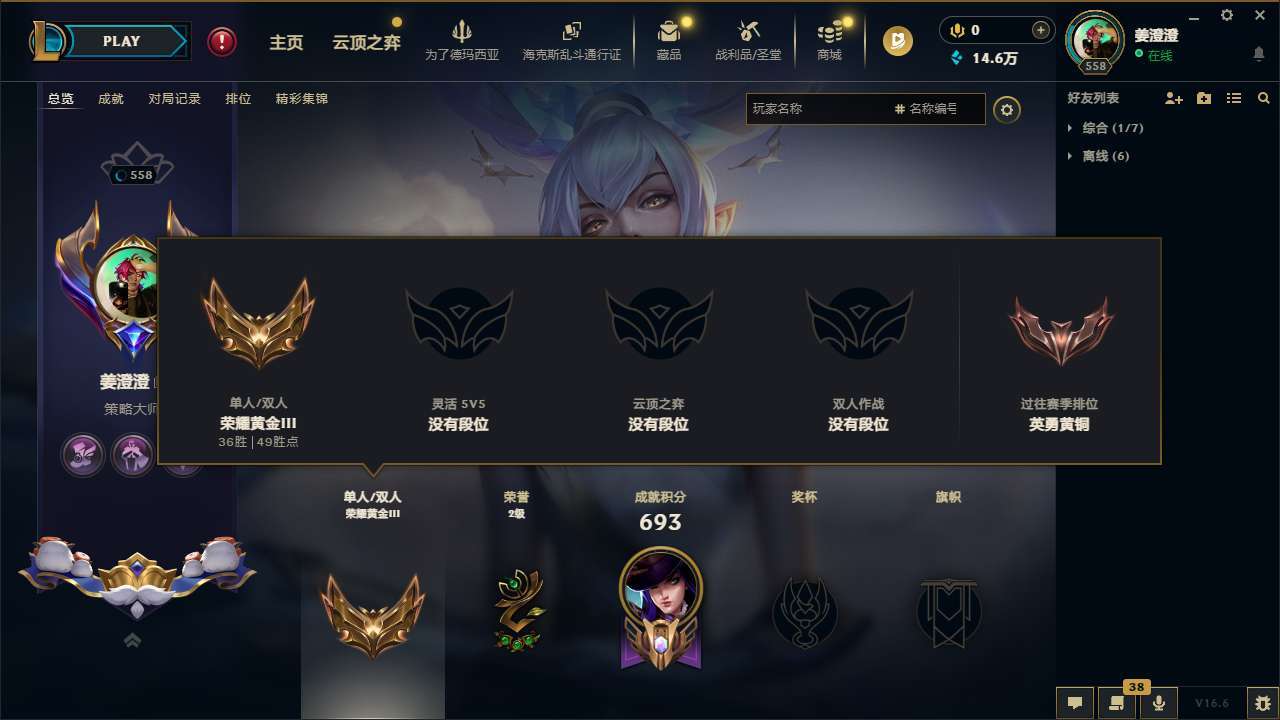This screenshot has width=1280, height=720.
Task: Switch to the 对局记录 tab
Action: coord(173,98)
